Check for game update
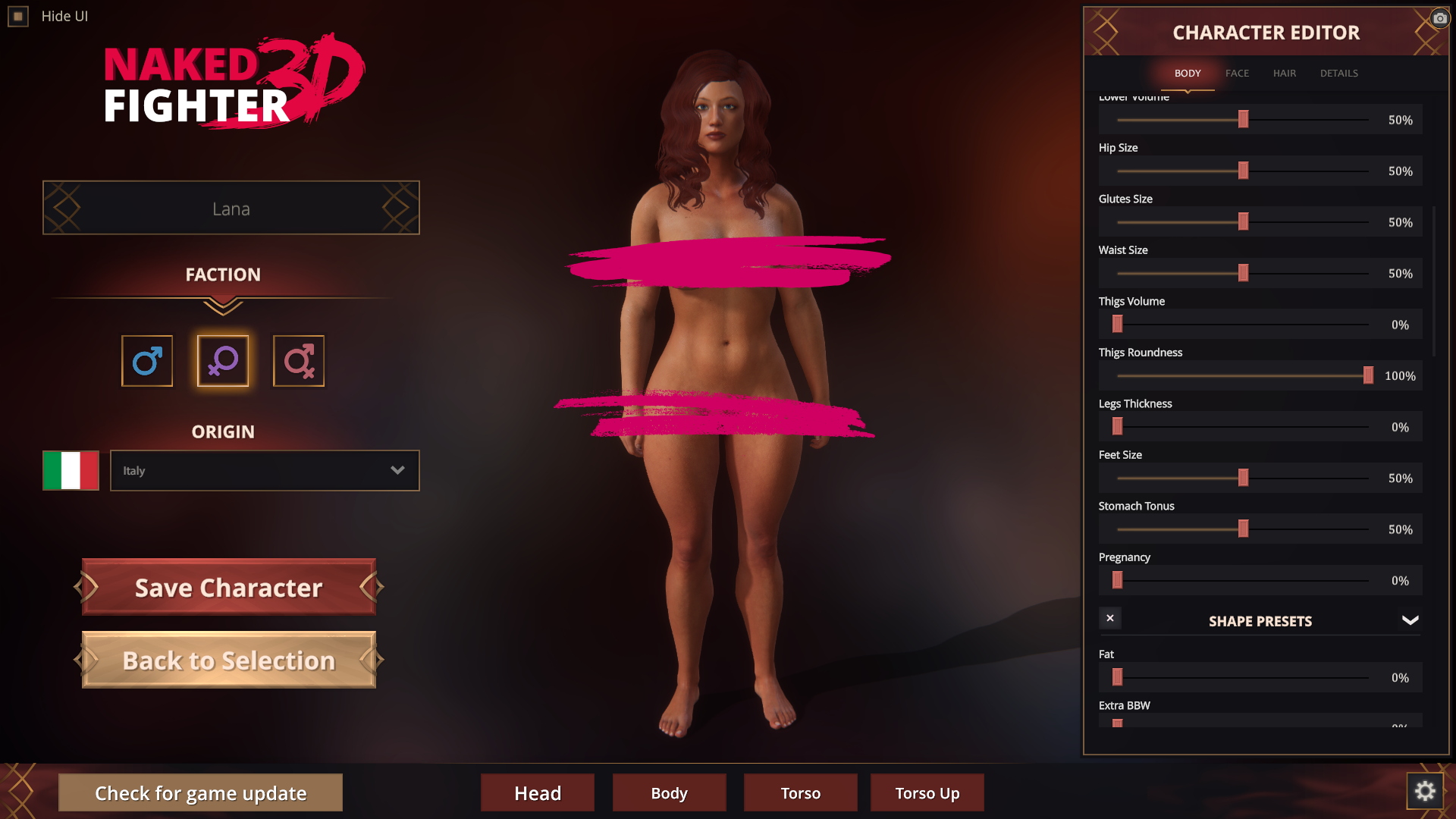The height and width of the screenshot is (819, 1456). (200, 793)
